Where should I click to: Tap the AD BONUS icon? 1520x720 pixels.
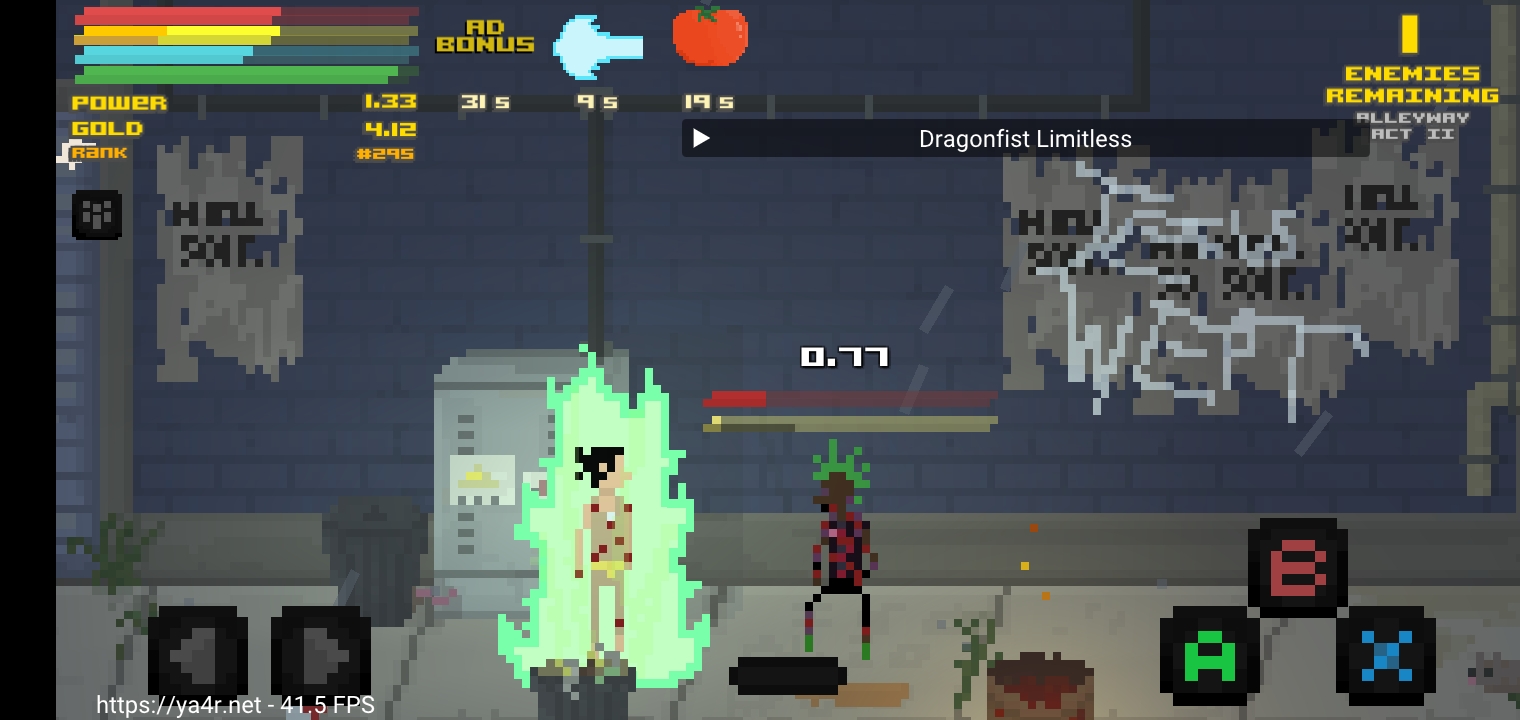(x=485, y=35)
